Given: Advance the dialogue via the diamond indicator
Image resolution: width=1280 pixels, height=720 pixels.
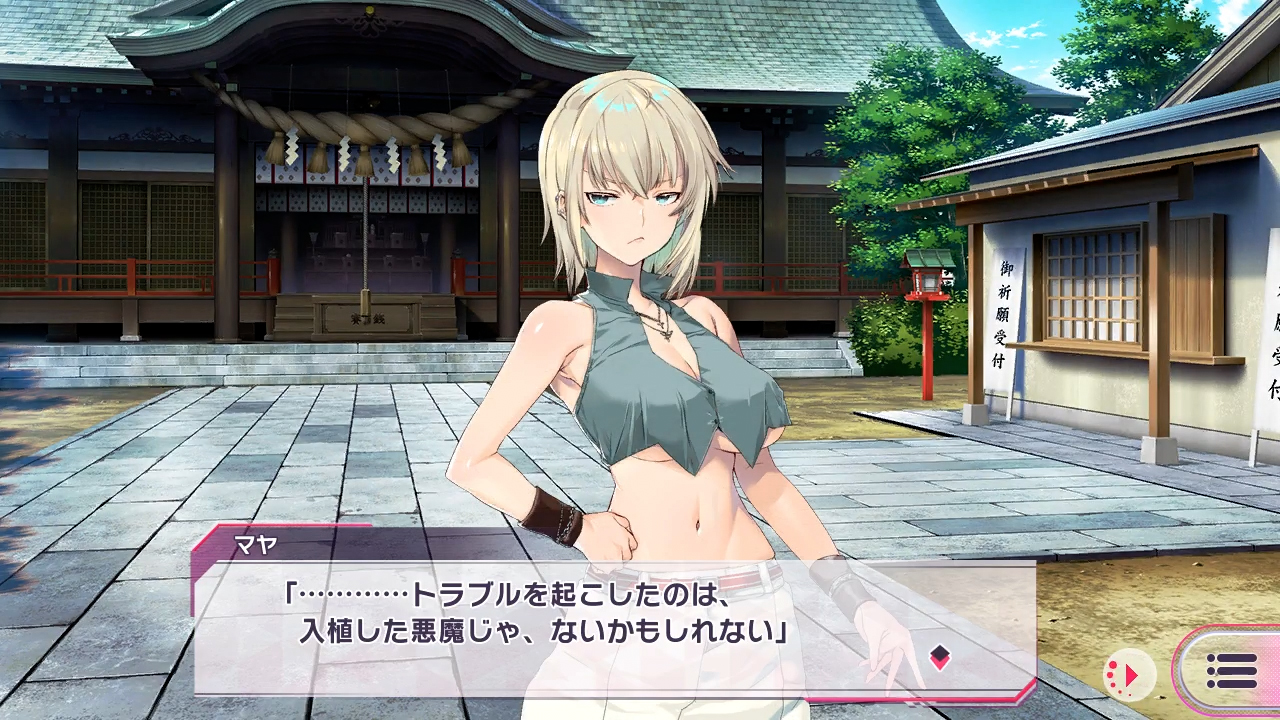Looking at the screenshot, I should point(939,657).
